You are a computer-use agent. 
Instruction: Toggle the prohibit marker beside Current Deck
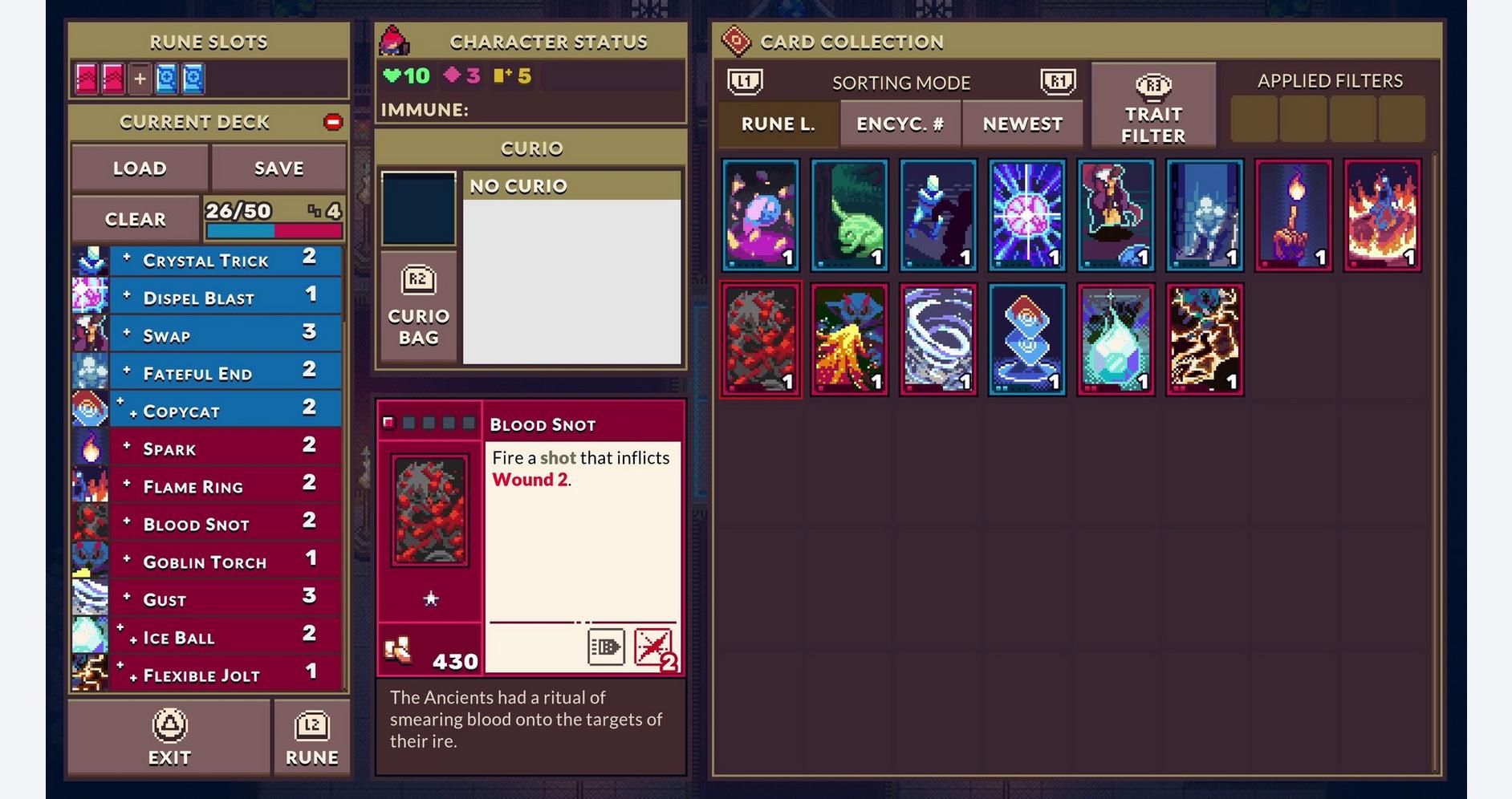click(333, 122)
